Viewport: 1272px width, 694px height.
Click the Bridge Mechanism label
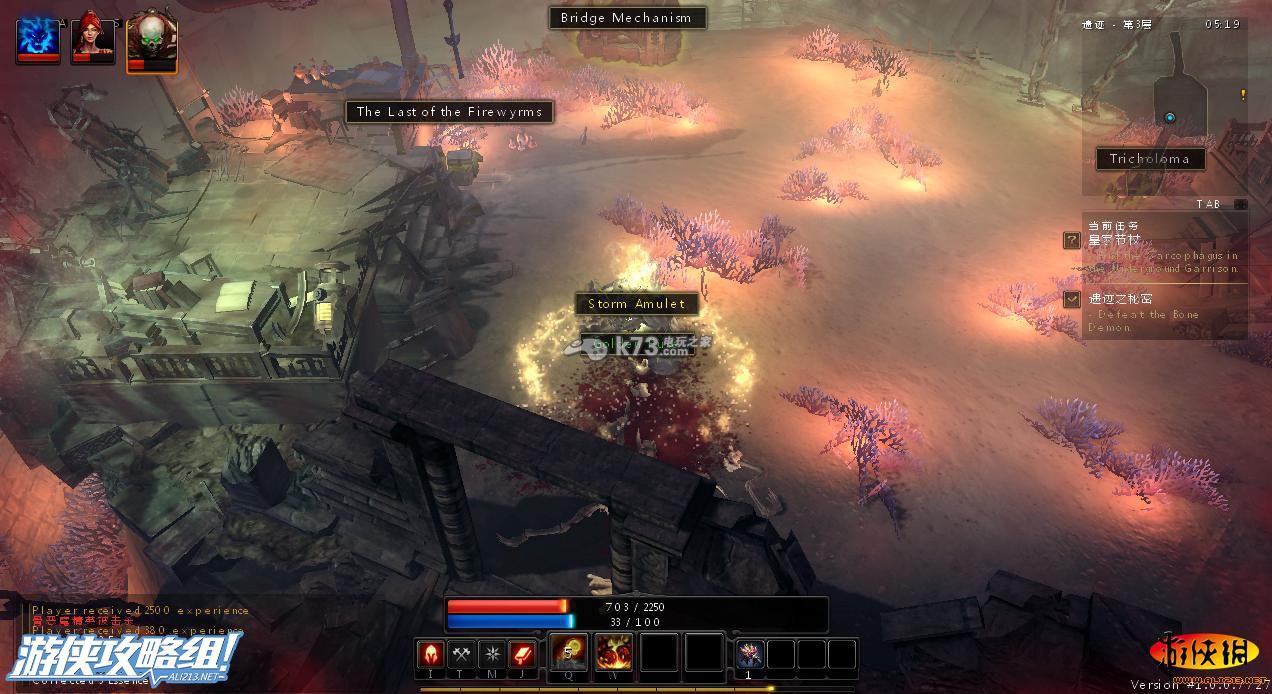point(626,18)
